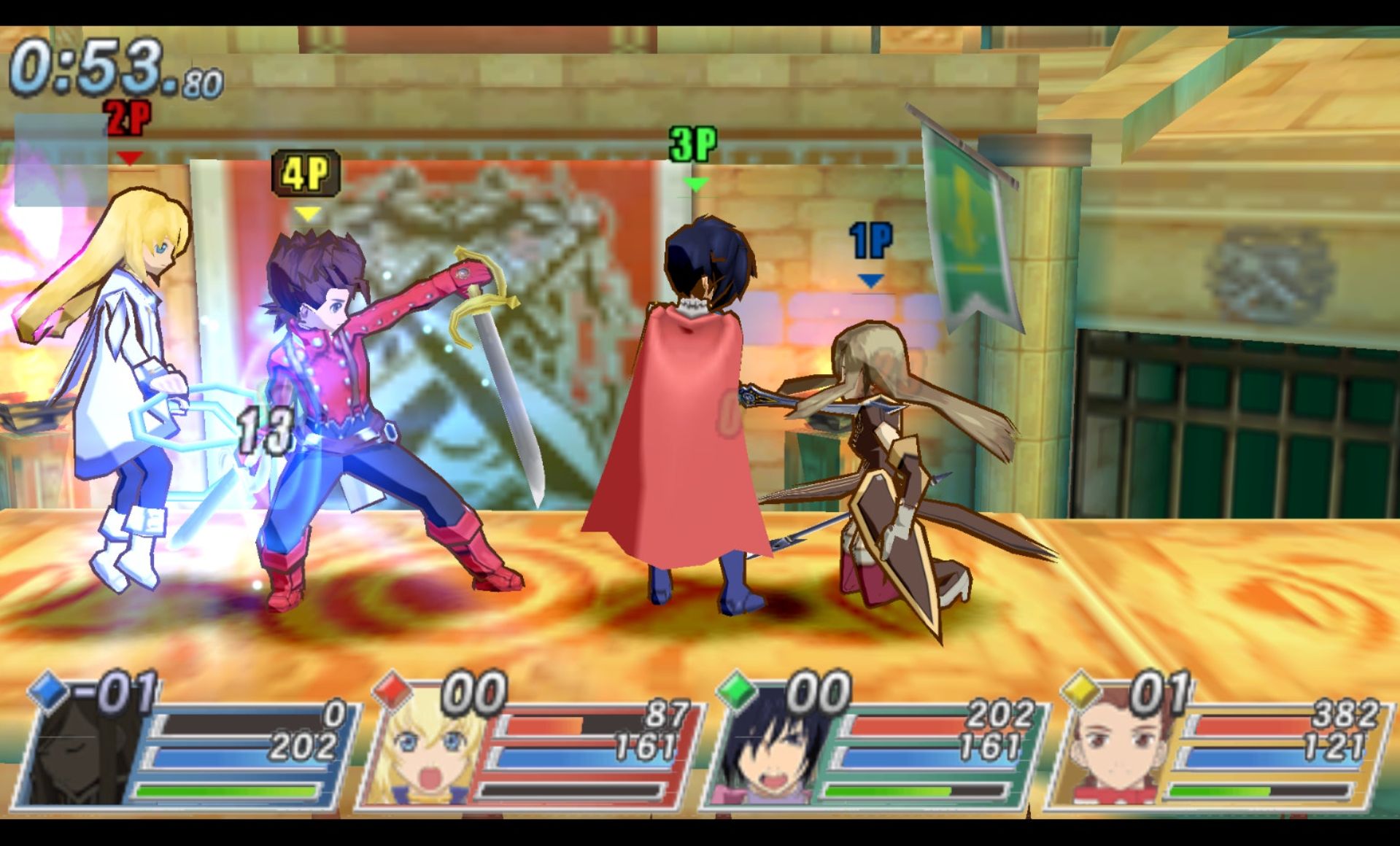
Task: Select the dark silhouetted 1P character portrait
Action: click(x=80, y=758)
